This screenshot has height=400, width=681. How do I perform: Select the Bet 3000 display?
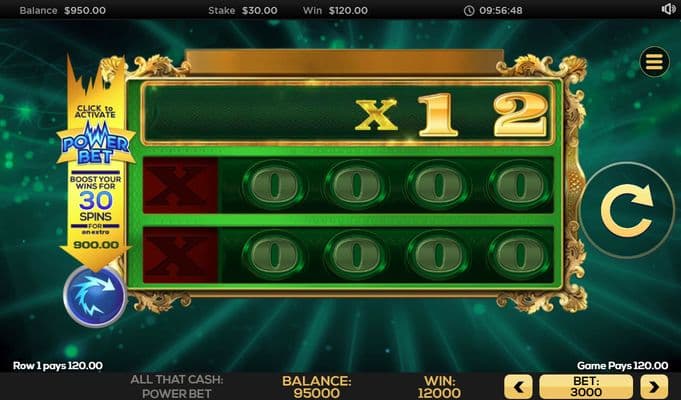[586, 387]
